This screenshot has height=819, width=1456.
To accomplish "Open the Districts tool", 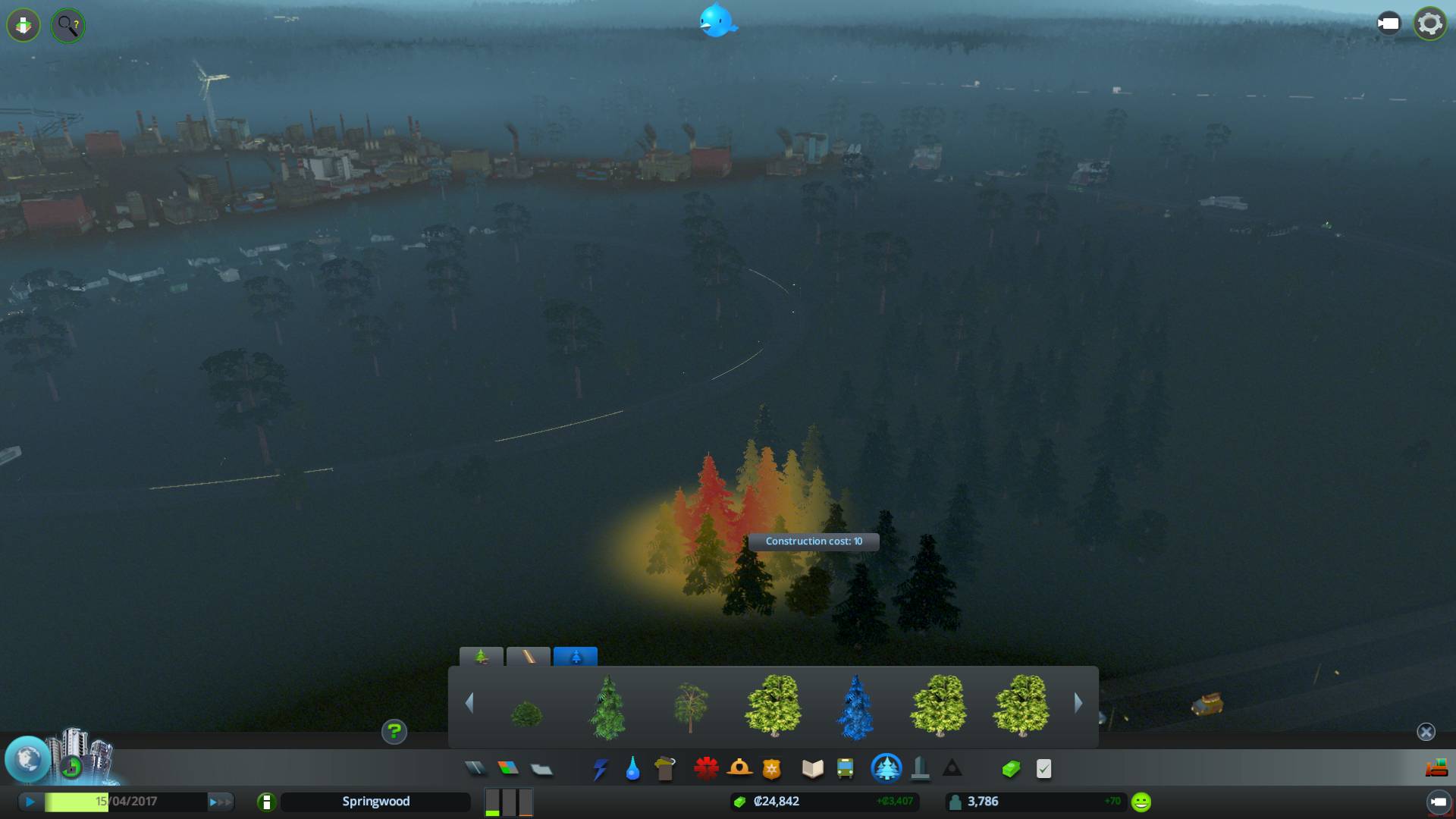I will (541, 770).
